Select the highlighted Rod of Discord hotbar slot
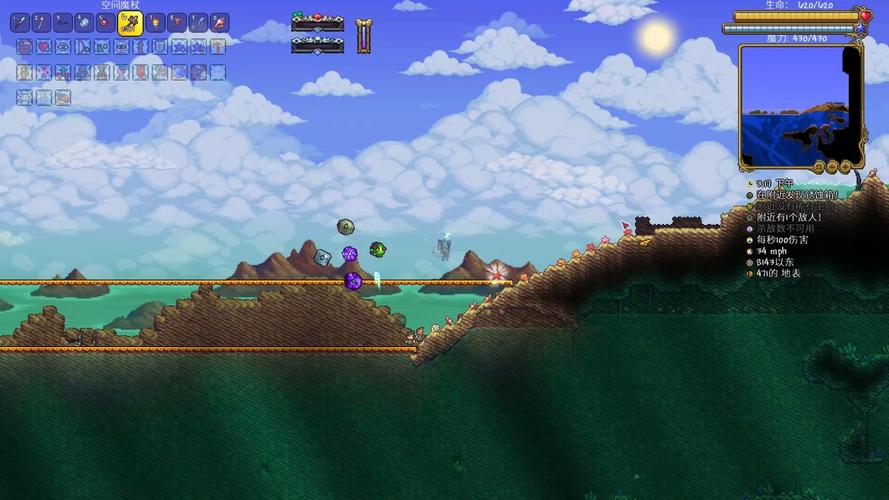 click(x=130, y=22)
